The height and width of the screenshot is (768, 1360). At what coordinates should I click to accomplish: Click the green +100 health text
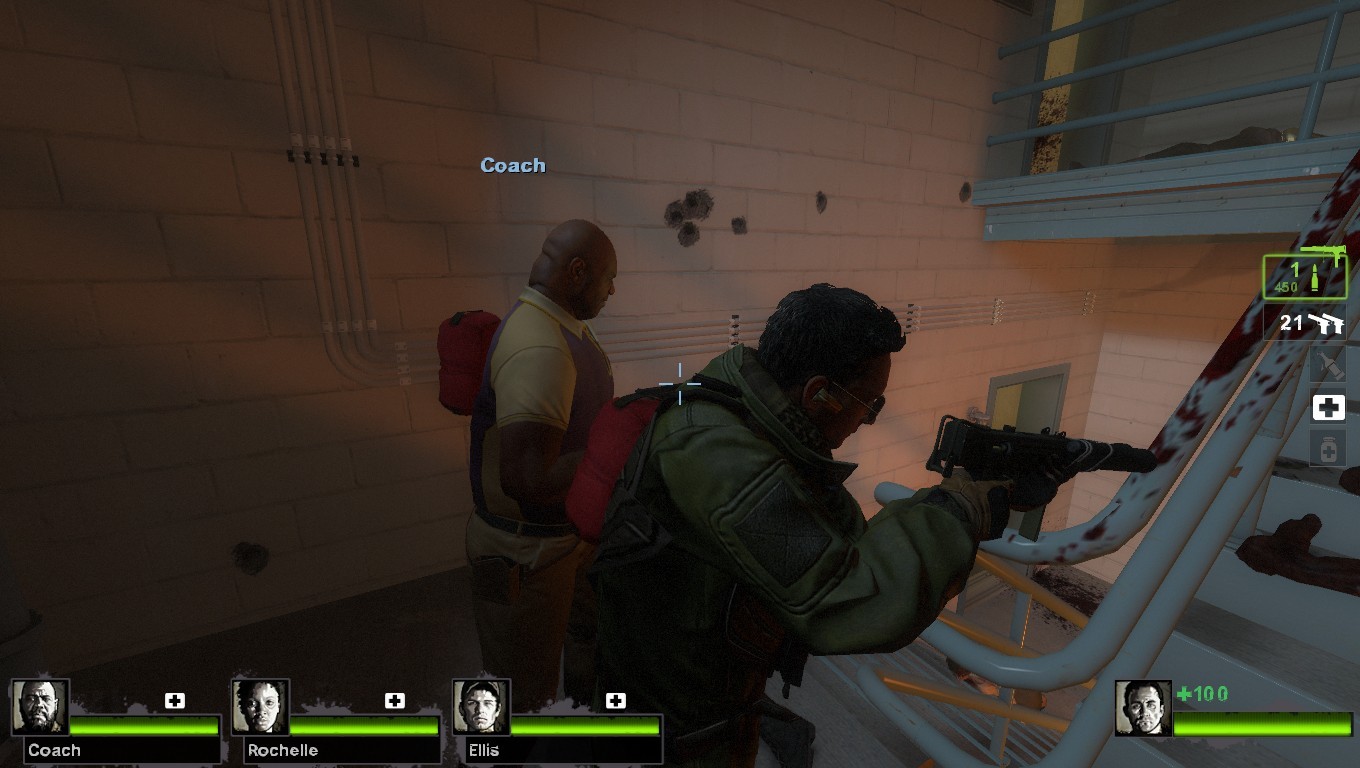click(1201, 691)
